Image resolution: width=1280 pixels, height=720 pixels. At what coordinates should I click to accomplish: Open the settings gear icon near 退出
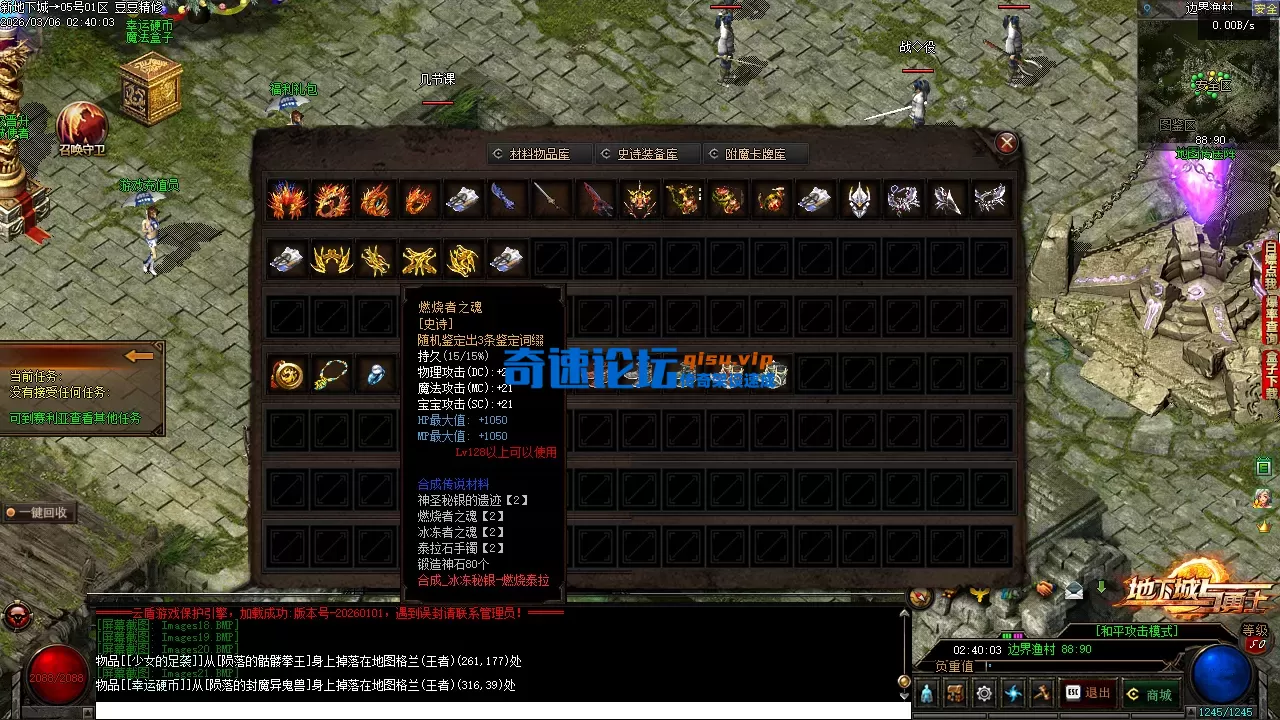pyautogui.click(x=982, y=692)
